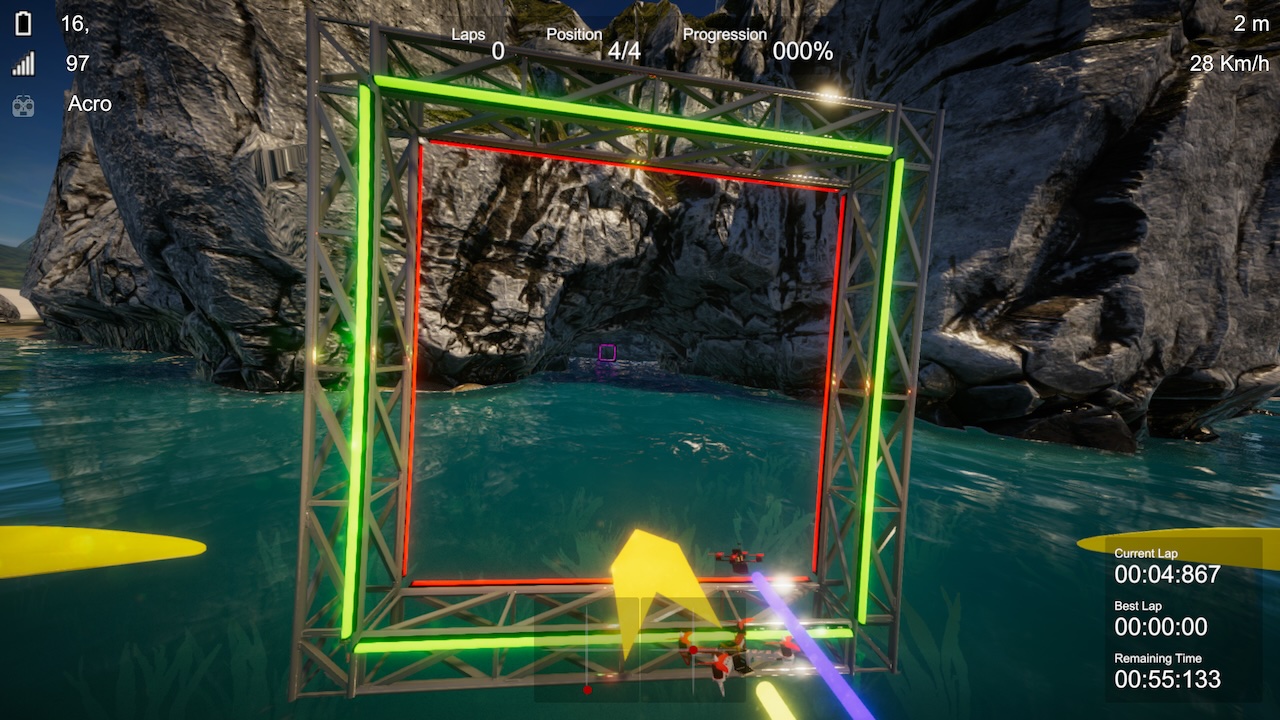Select the signal strength bars icon
The image size is (1280, 720).
[x=23, y=65]
